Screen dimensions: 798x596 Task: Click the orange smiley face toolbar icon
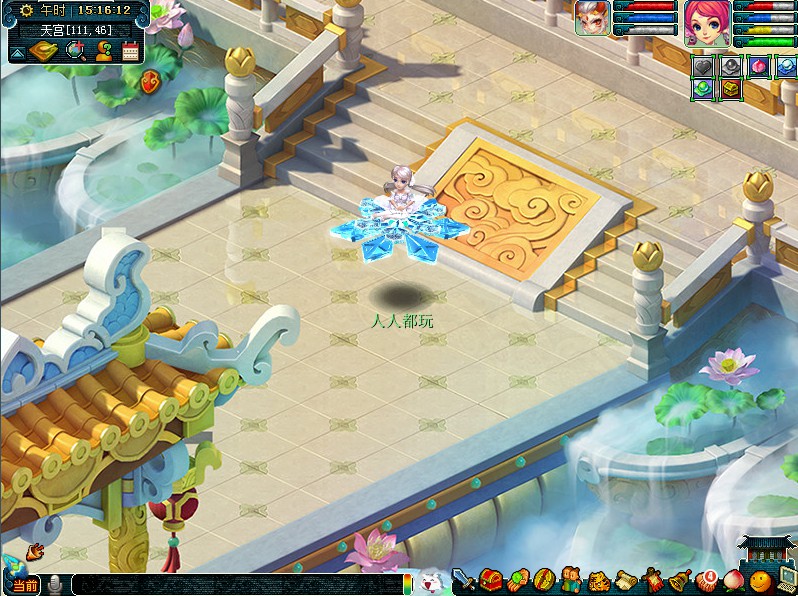pyautogui.click(x=761, y=579)
